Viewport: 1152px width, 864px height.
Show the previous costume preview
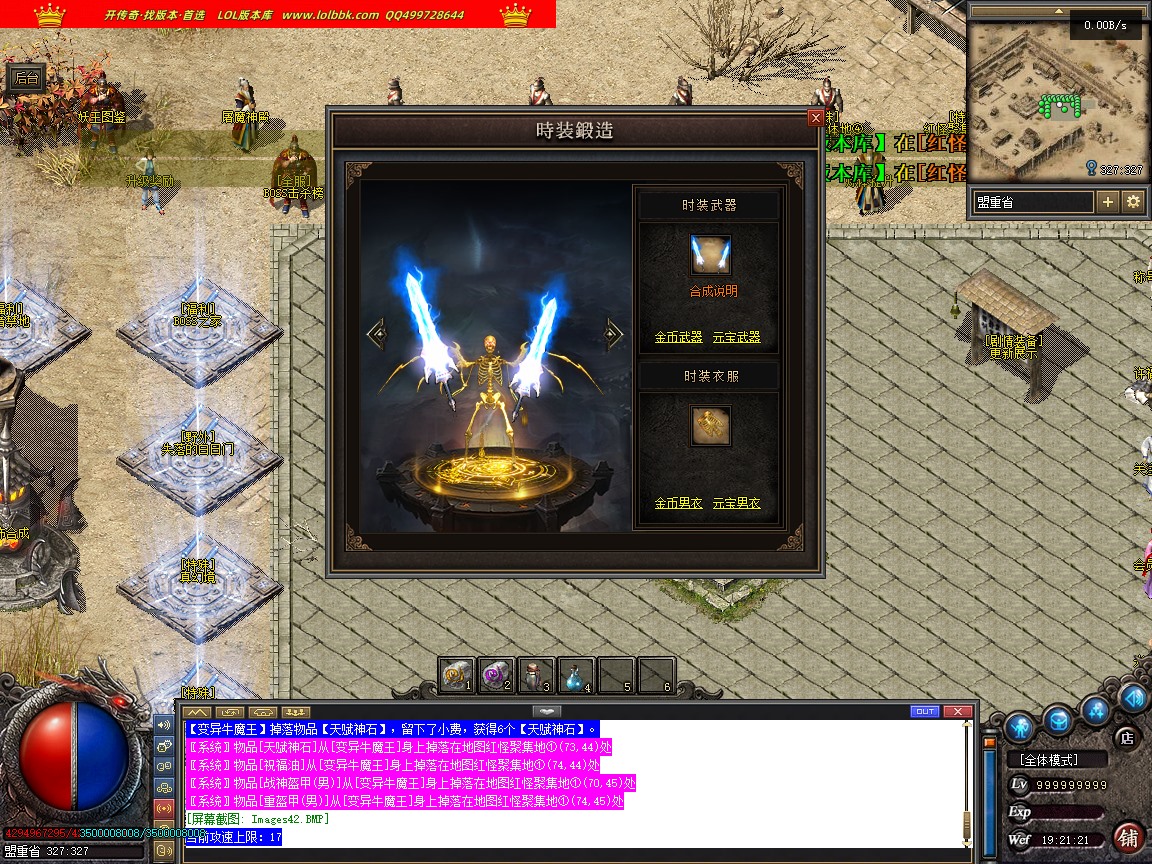(376, 334)
